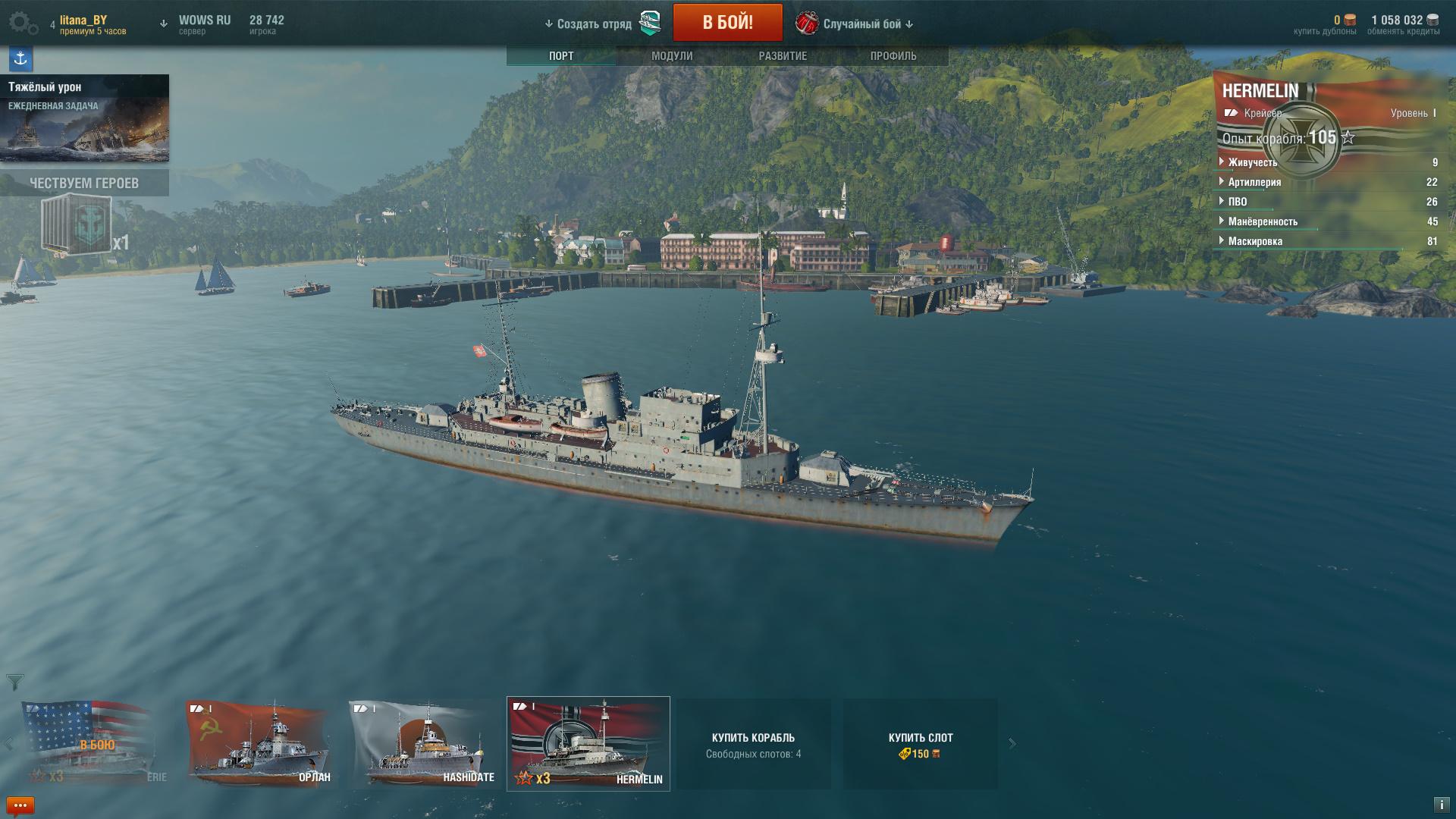The height and width of the screenshot is (819, 1456).
Task: Open the chat via orange speech button
Action: (20, 805)
